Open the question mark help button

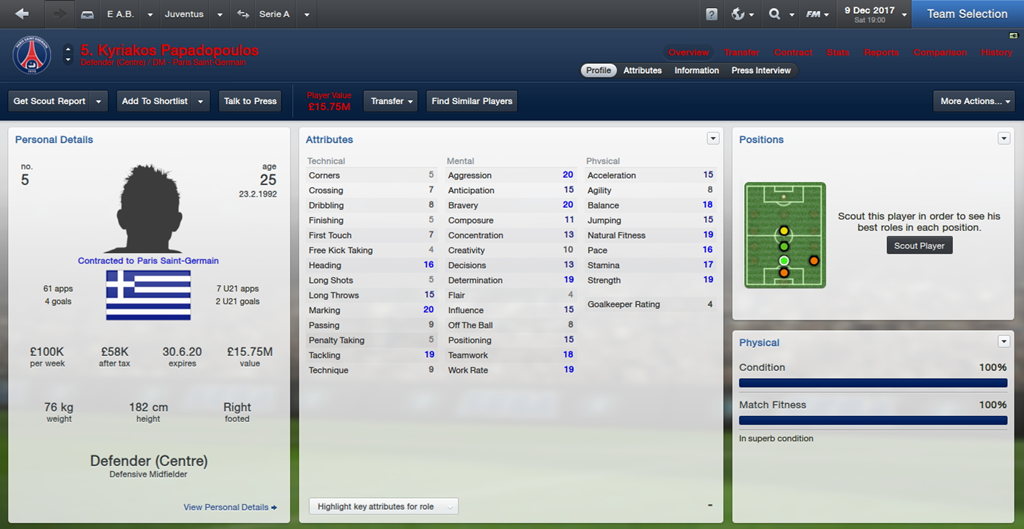coord(711,15)
